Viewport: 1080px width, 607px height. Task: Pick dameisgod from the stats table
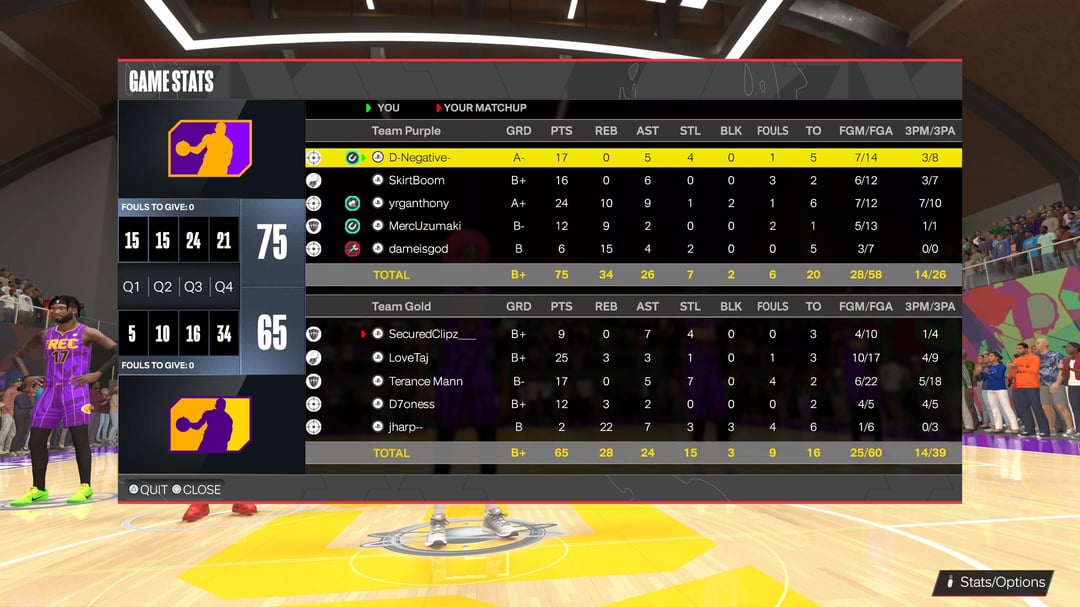tap(420, 249)
